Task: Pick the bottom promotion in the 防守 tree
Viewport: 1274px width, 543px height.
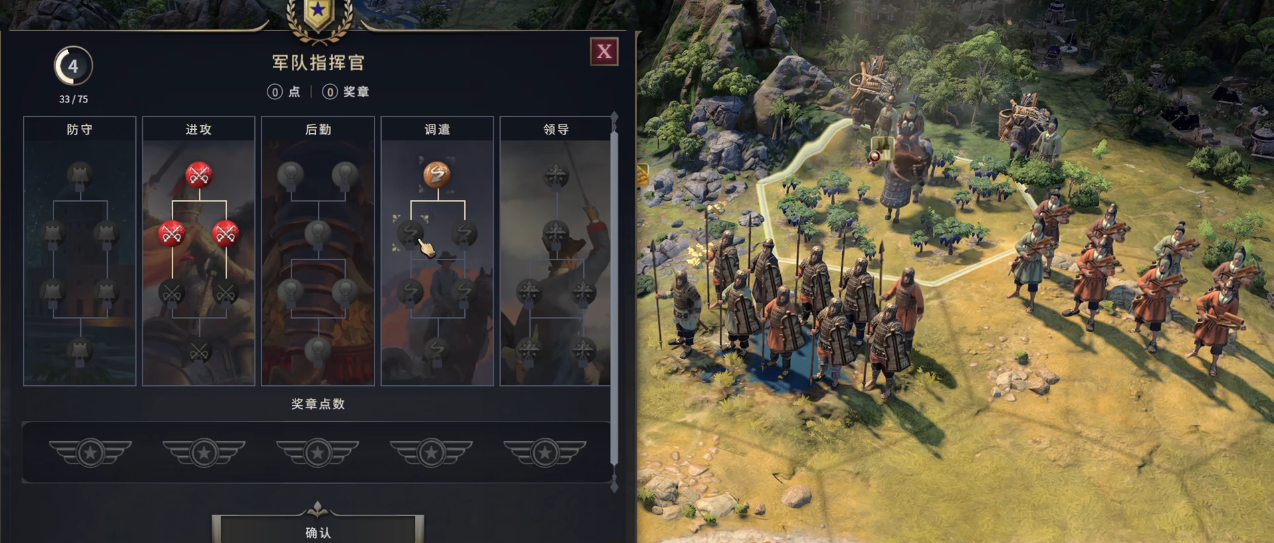Action: (x=79, y=349)
